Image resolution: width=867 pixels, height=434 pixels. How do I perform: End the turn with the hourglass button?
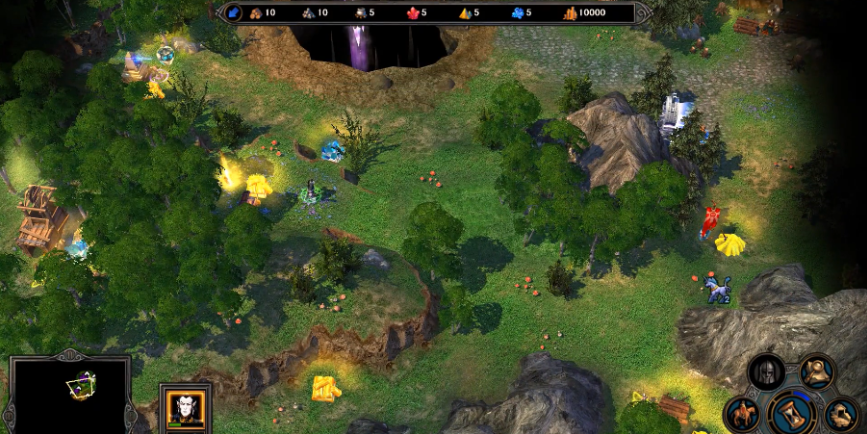click(x=792, y=413)
